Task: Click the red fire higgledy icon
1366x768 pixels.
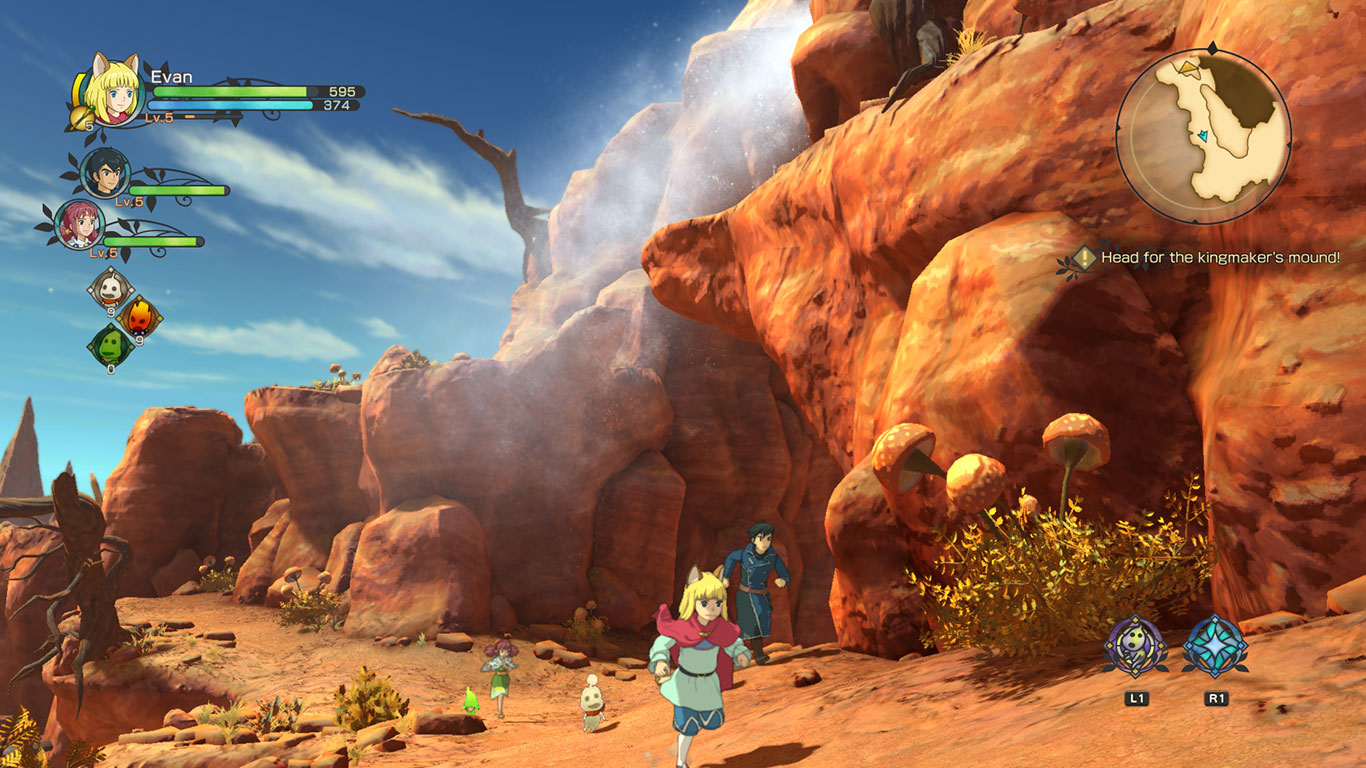Action: (139, 317)
